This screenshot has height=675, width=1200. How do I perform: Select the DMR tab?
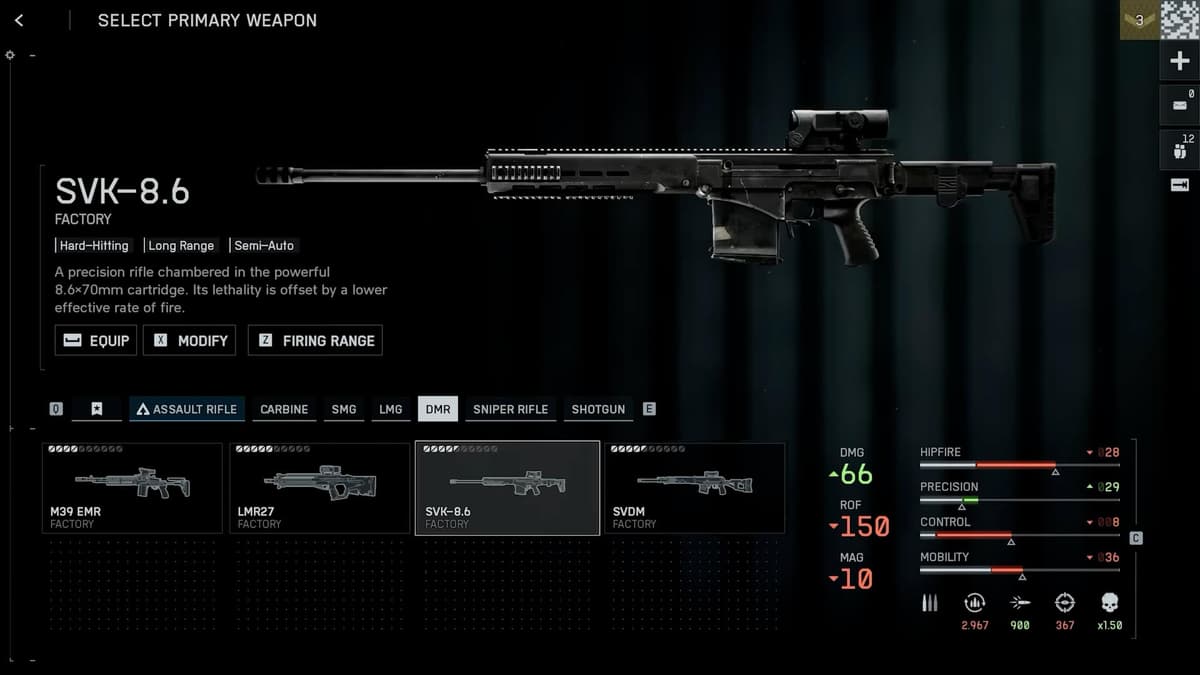coord(438,409)
